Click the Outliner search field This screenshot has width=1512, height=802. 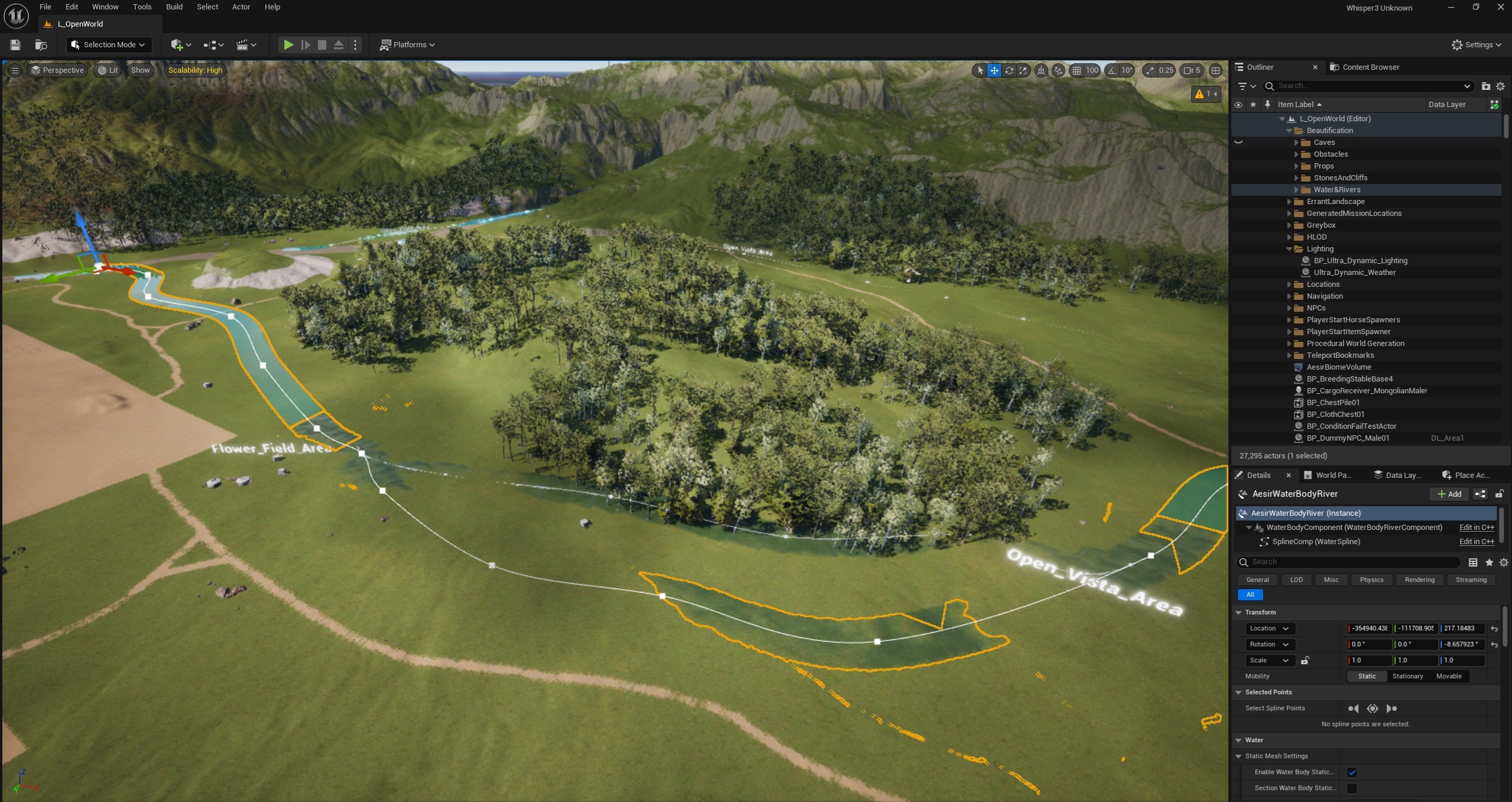click(x=1365, y=86)
